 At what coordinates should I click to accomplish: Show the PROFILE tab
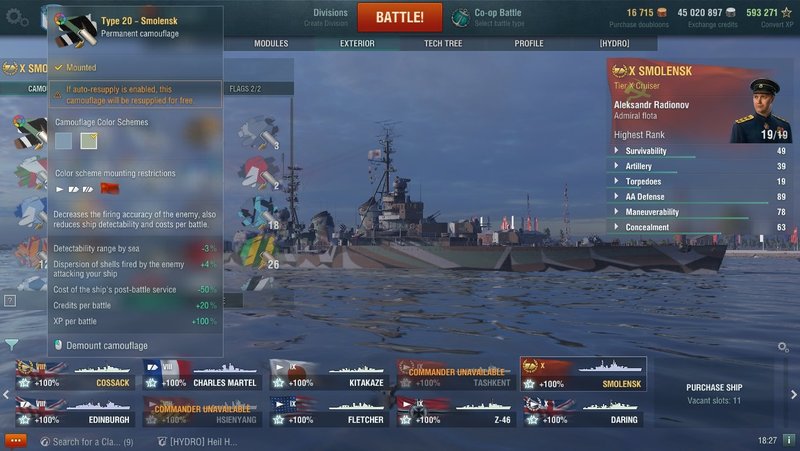click(x=529, y=44)
